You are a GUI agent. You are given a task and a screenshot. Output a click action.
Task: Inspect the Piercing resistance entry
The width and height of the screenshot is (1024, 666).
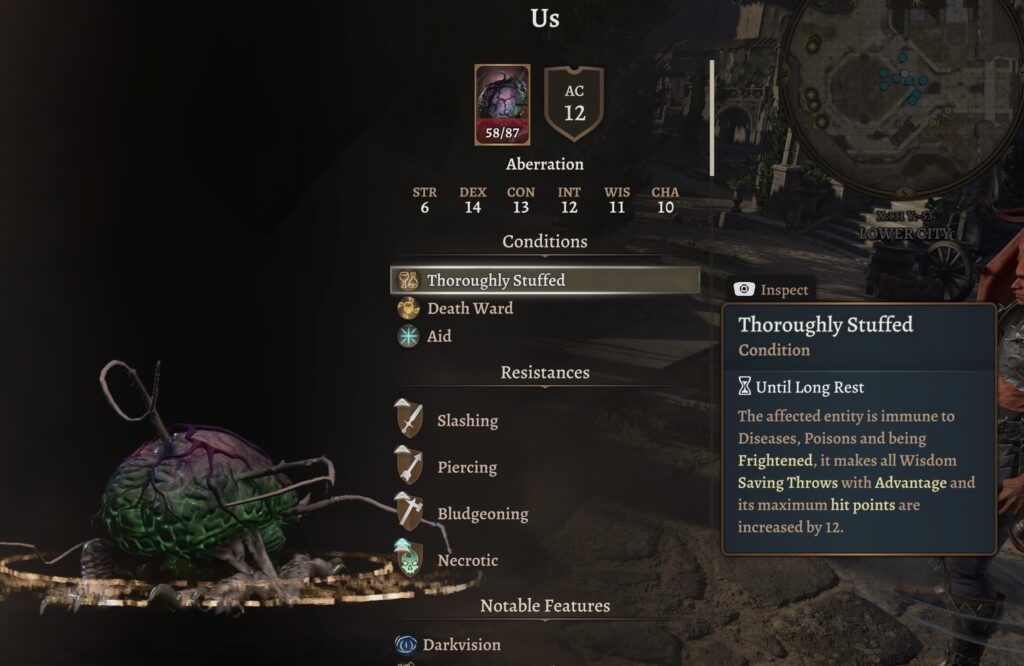(x=466, y=467)
